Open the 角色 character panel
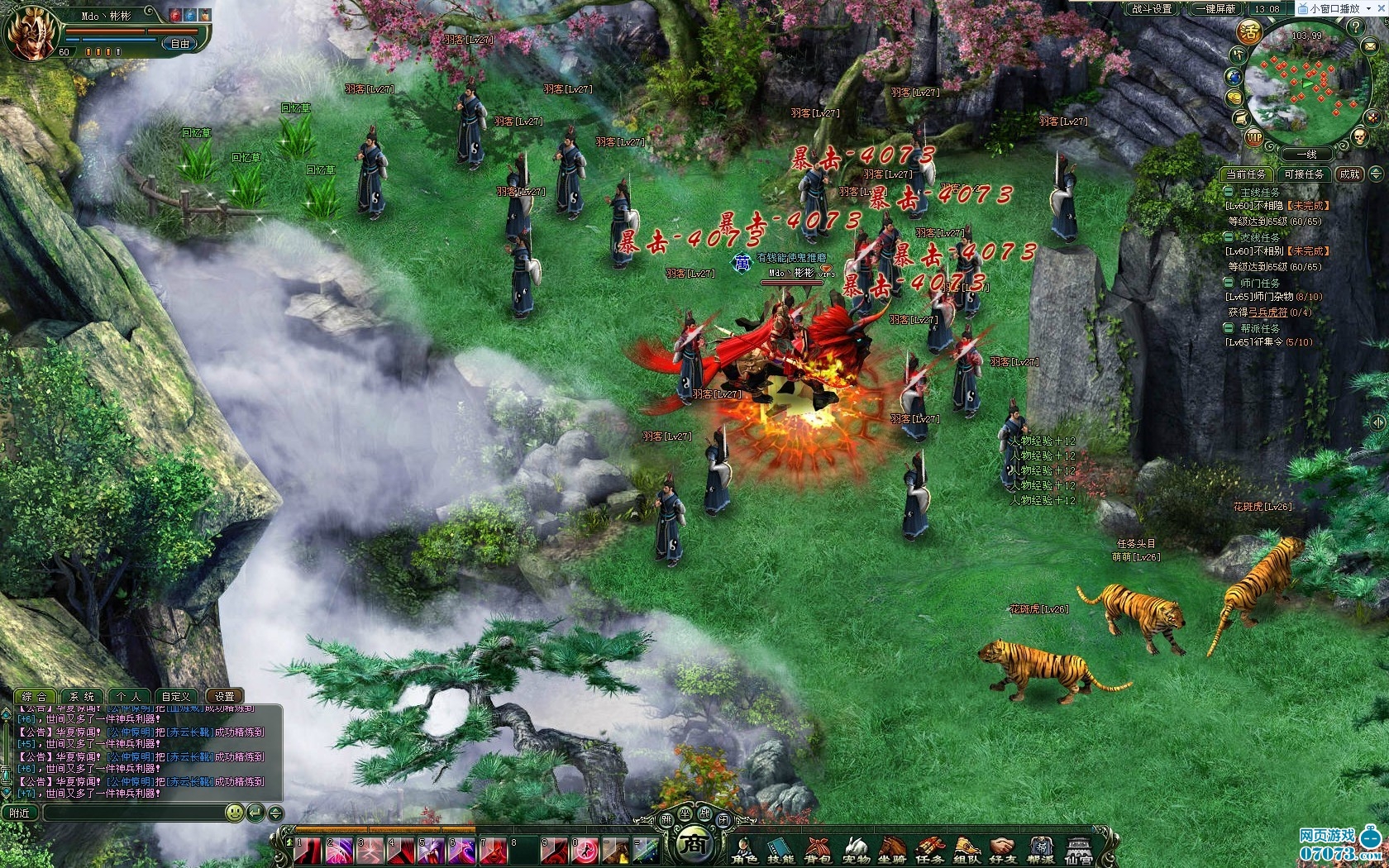The image size is (1389, 868). coord(744,851)
